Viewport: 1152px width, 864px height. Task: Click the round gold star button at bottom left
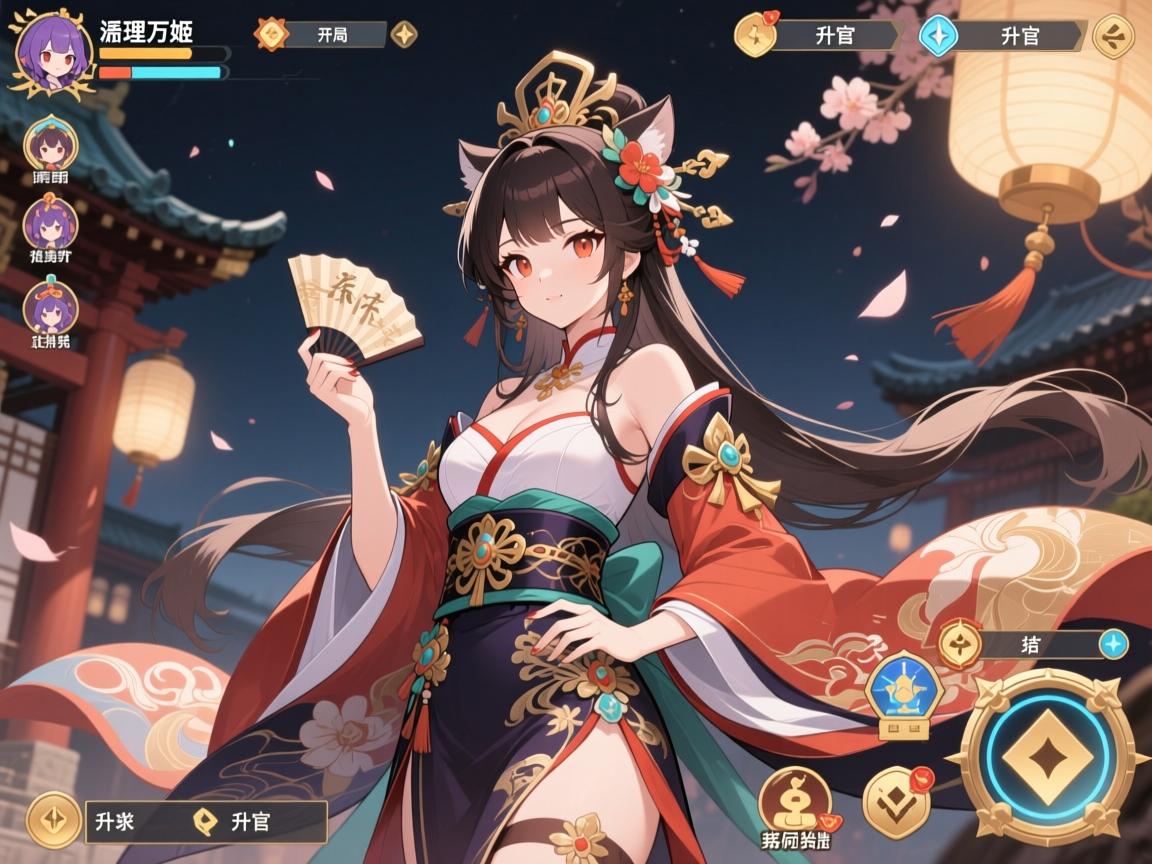52,821
